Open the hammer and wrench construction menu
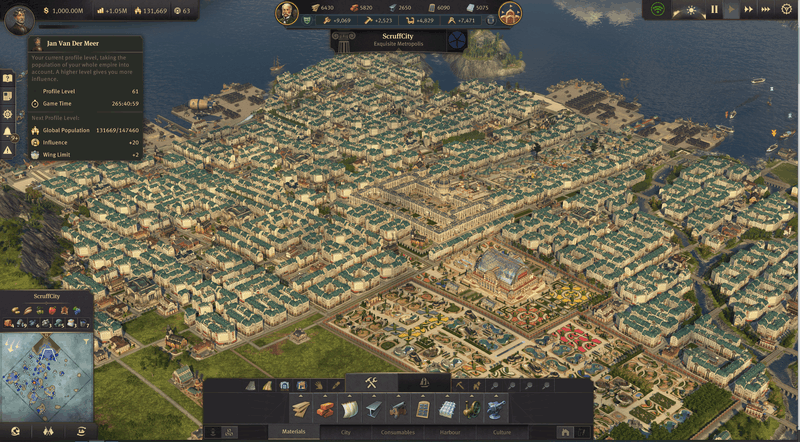Screen dimensions: 800x442 370,383
